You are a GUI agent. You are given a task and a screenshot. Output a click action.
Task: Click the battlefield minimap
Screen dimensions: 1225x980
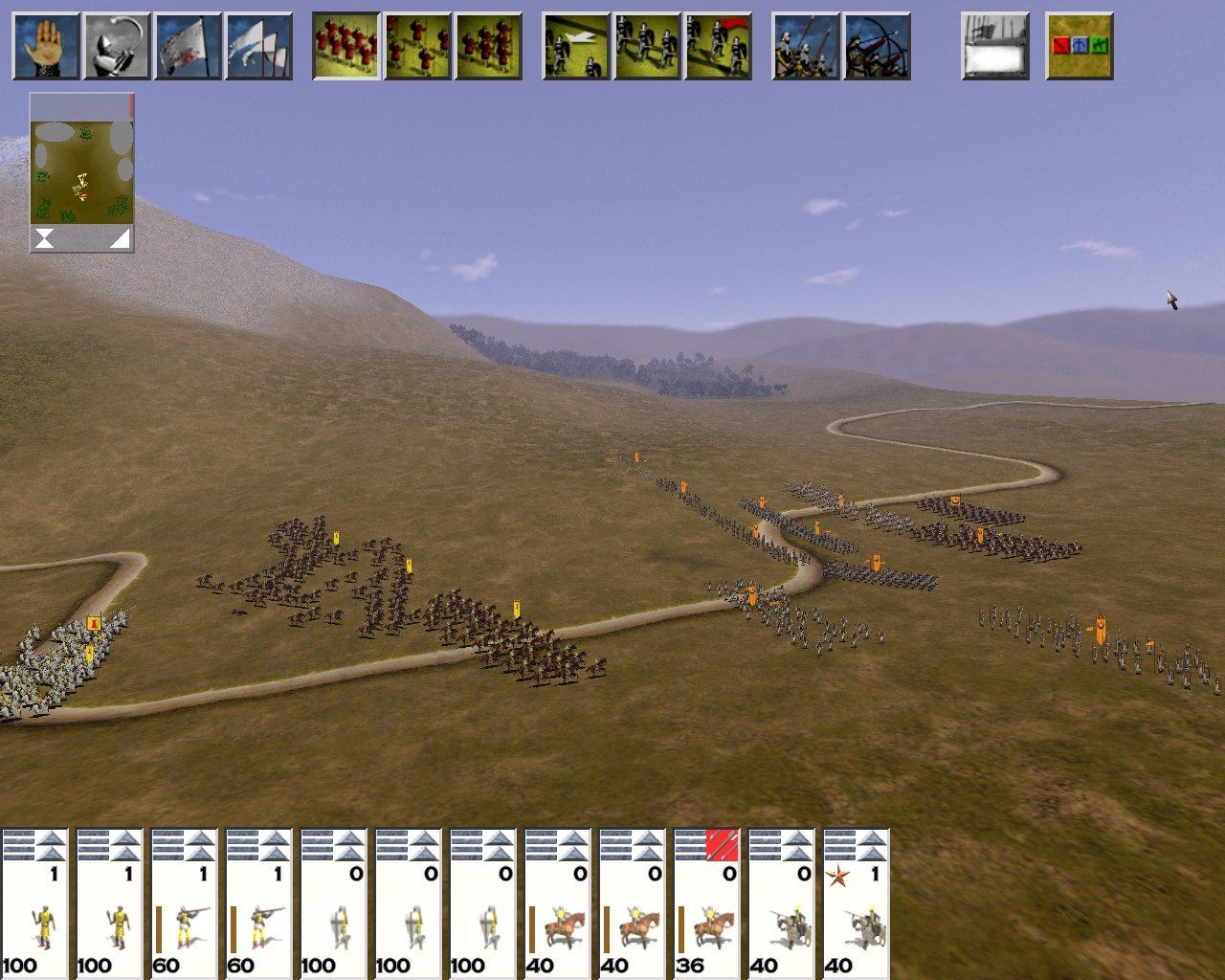81,161
